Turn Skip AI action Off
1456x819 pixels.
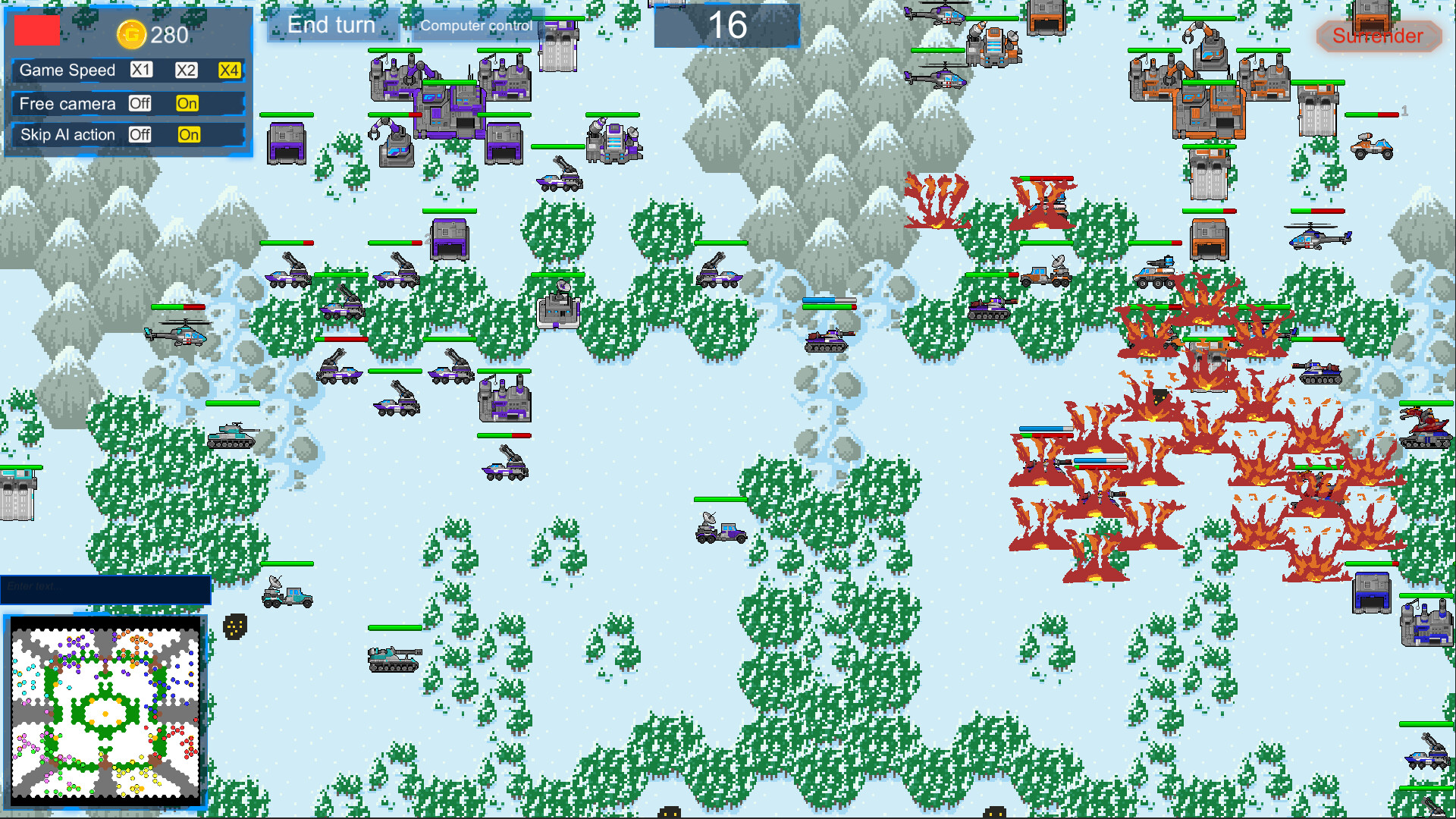[x=140, y=135]
